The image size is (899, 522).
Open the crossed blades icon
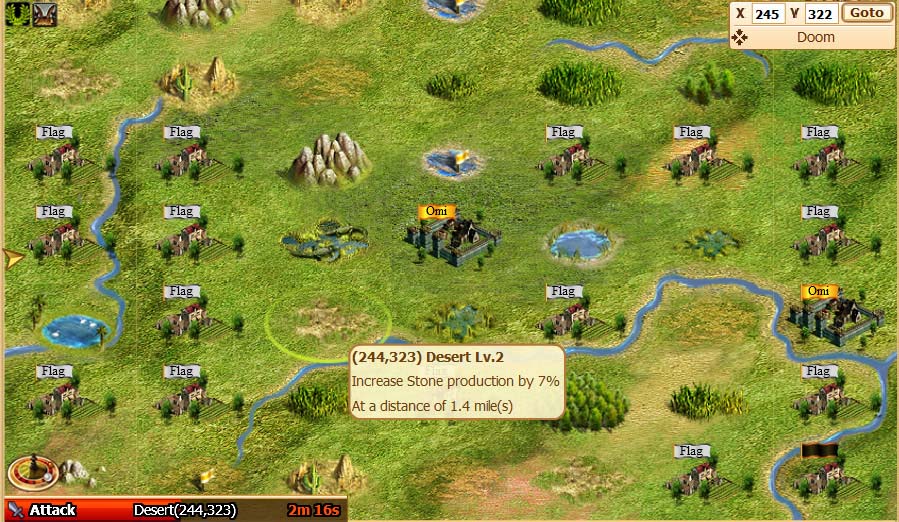[44, 14]
